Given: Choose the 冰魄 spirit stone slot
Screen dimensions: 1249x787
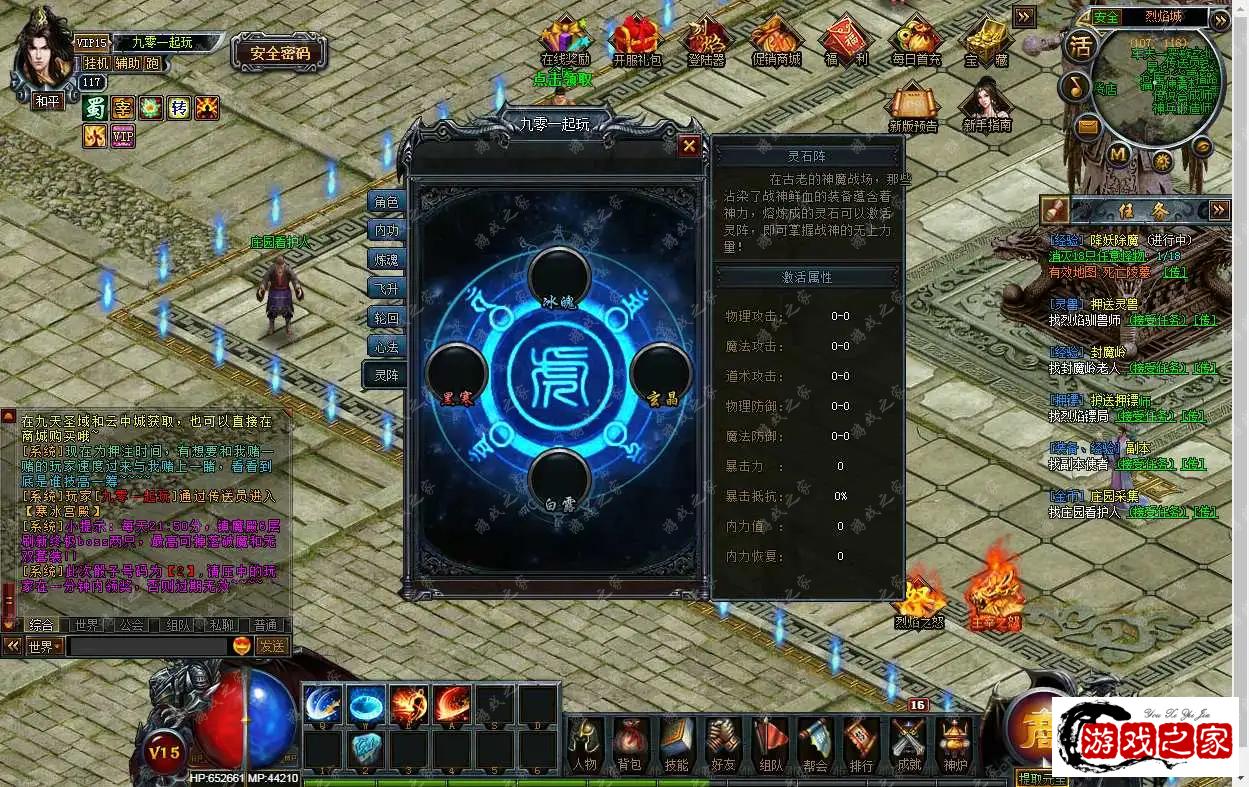Looking at the screenshot, I should pyautogui.click(x=559, y=277).
